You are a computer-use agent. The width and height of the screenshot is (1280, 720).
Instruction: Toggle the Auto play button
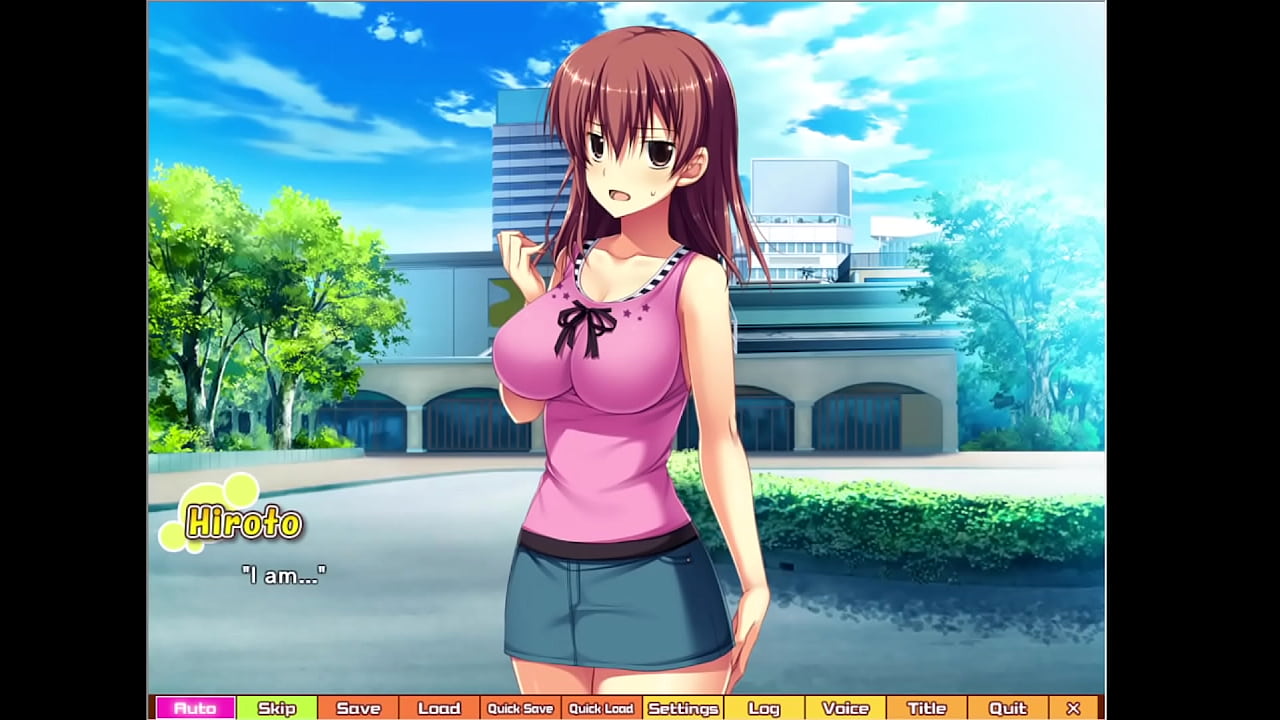(x=195, y=708)
